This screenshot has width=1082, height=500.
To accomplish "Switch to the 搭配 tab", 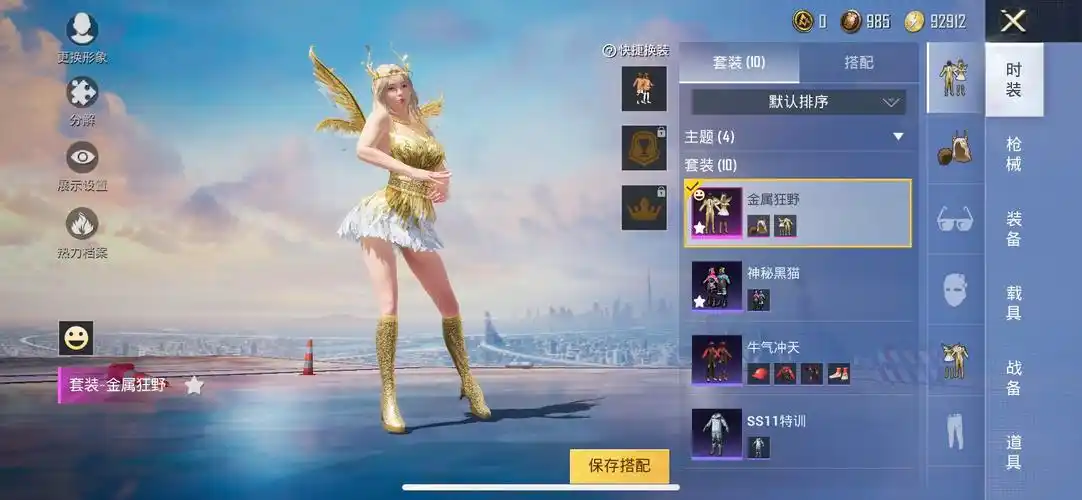I will pyautogui.click(x=858, y=62).
